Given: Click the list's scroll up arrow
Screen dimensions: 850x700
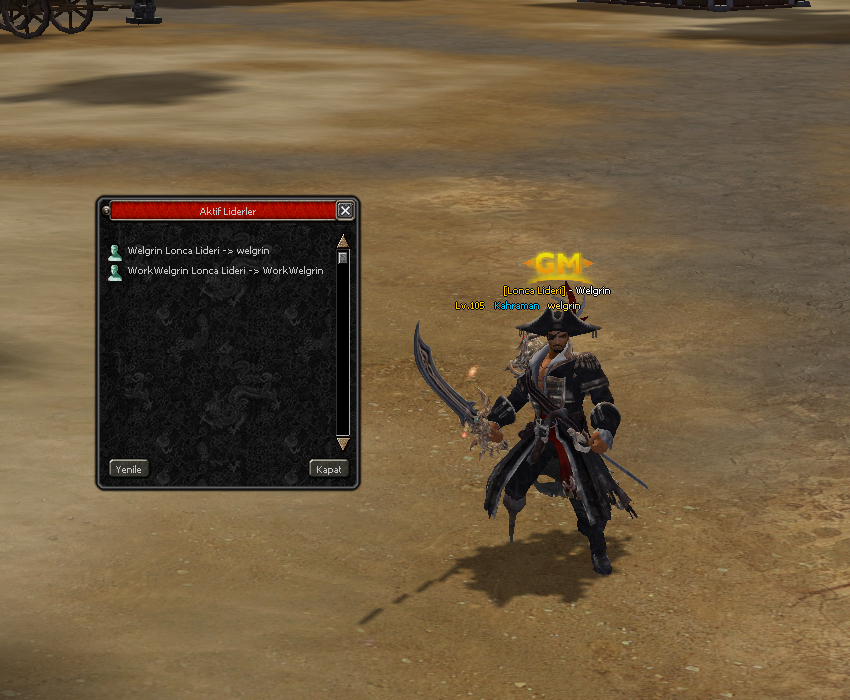Looking at the screenshot, I should (343, 241).
